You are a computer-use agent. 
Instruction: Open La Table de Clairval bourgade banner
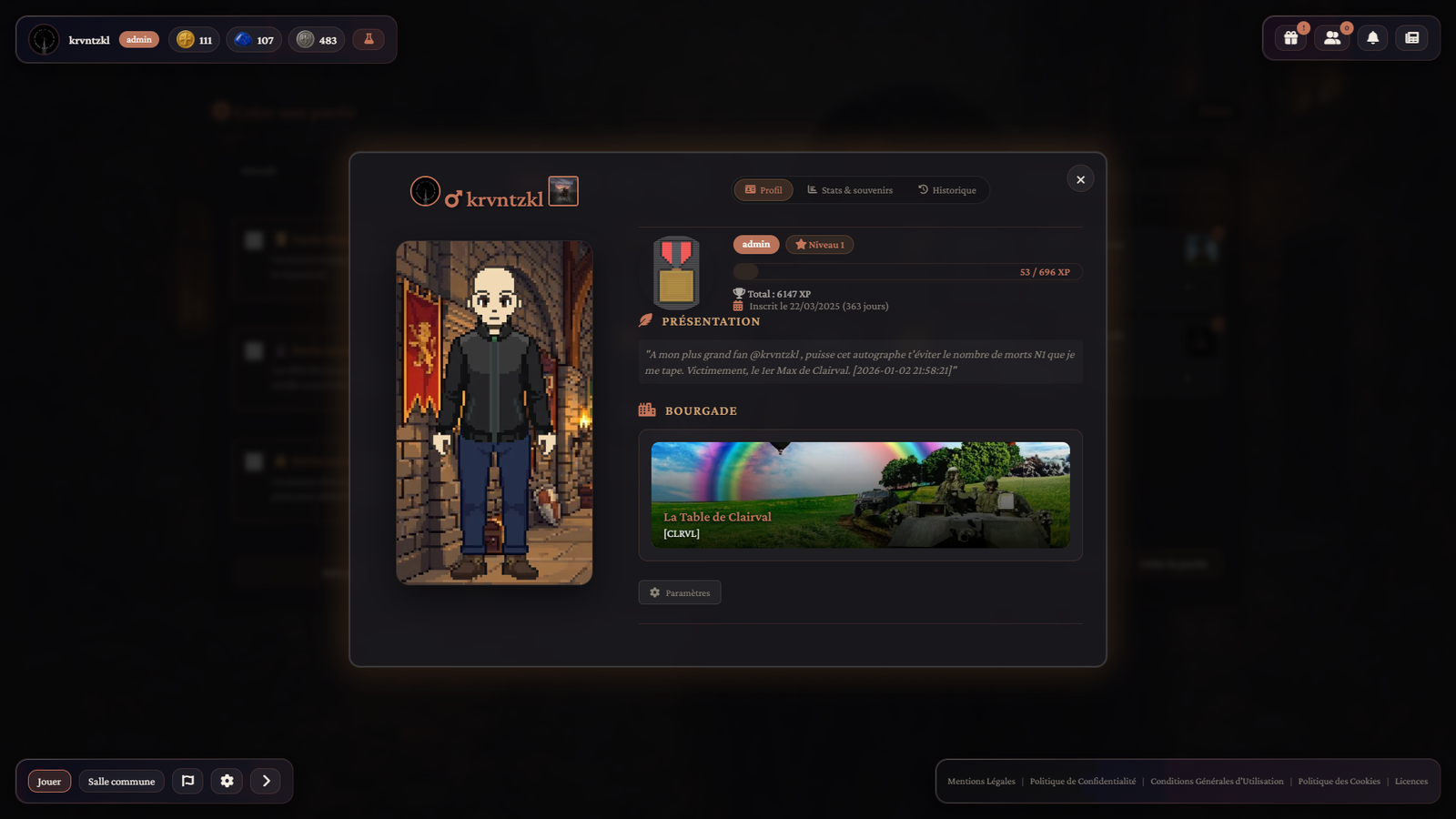(x=860, y=495)
